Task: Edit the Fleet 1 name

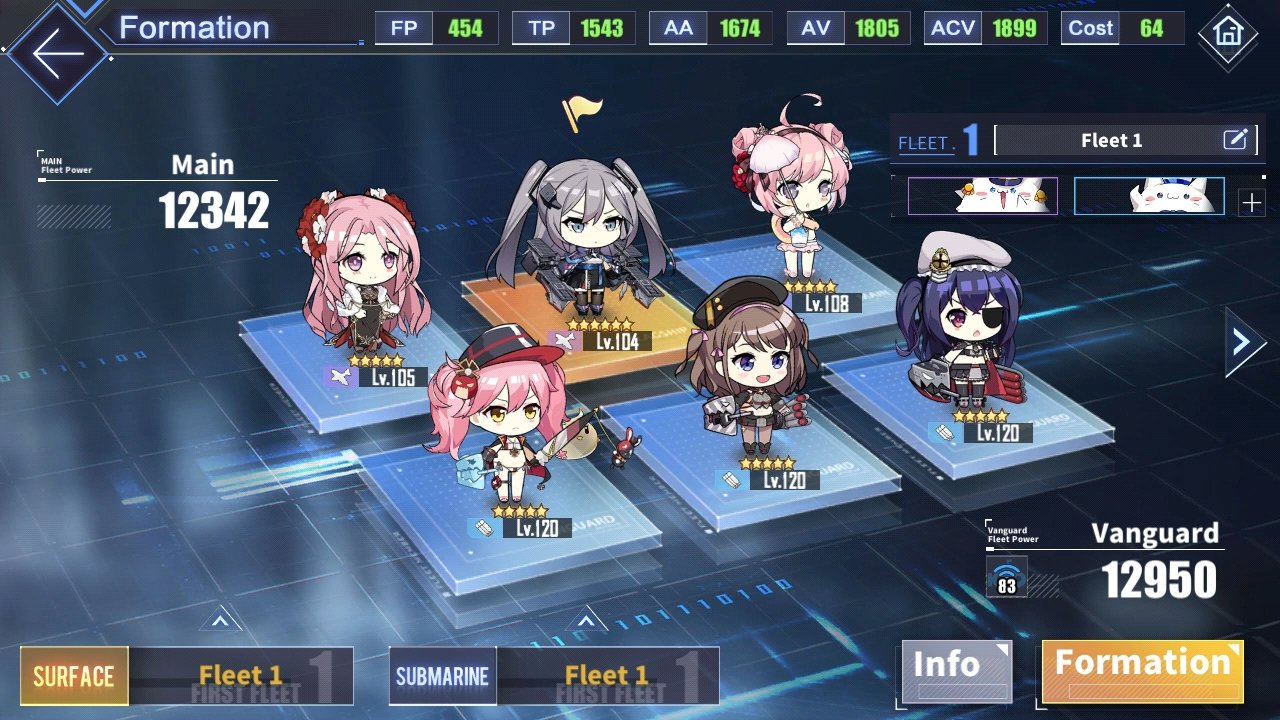Action: (x=1236, y=140)
